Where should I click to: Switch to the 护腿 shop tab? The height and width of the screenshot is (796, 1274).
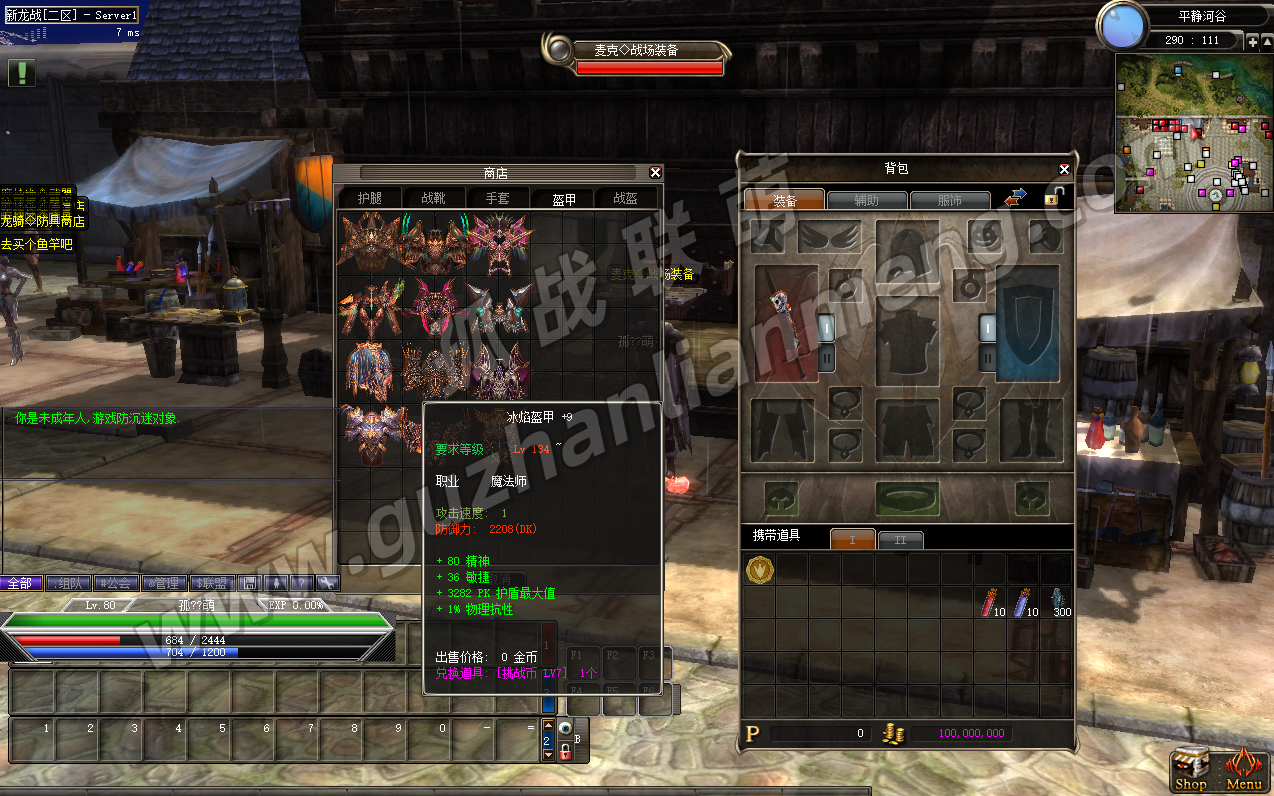pyautogui.click(x=369, y=198)
